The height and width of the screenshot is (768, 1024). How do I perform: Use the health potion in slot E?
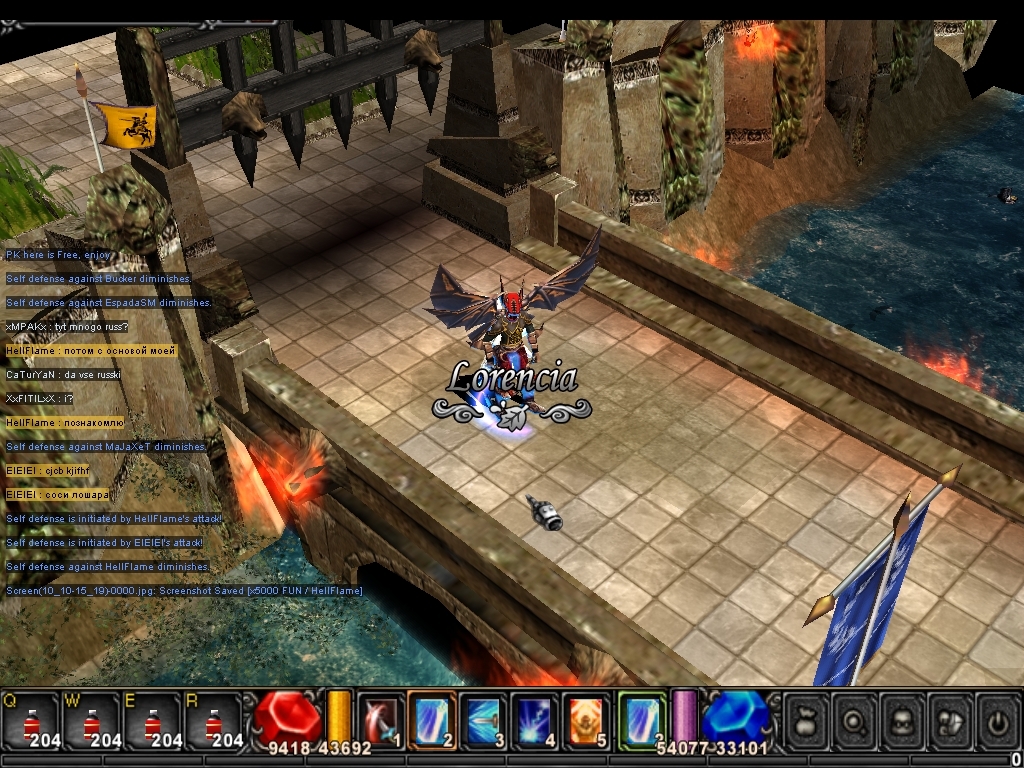tap(153, 721)
